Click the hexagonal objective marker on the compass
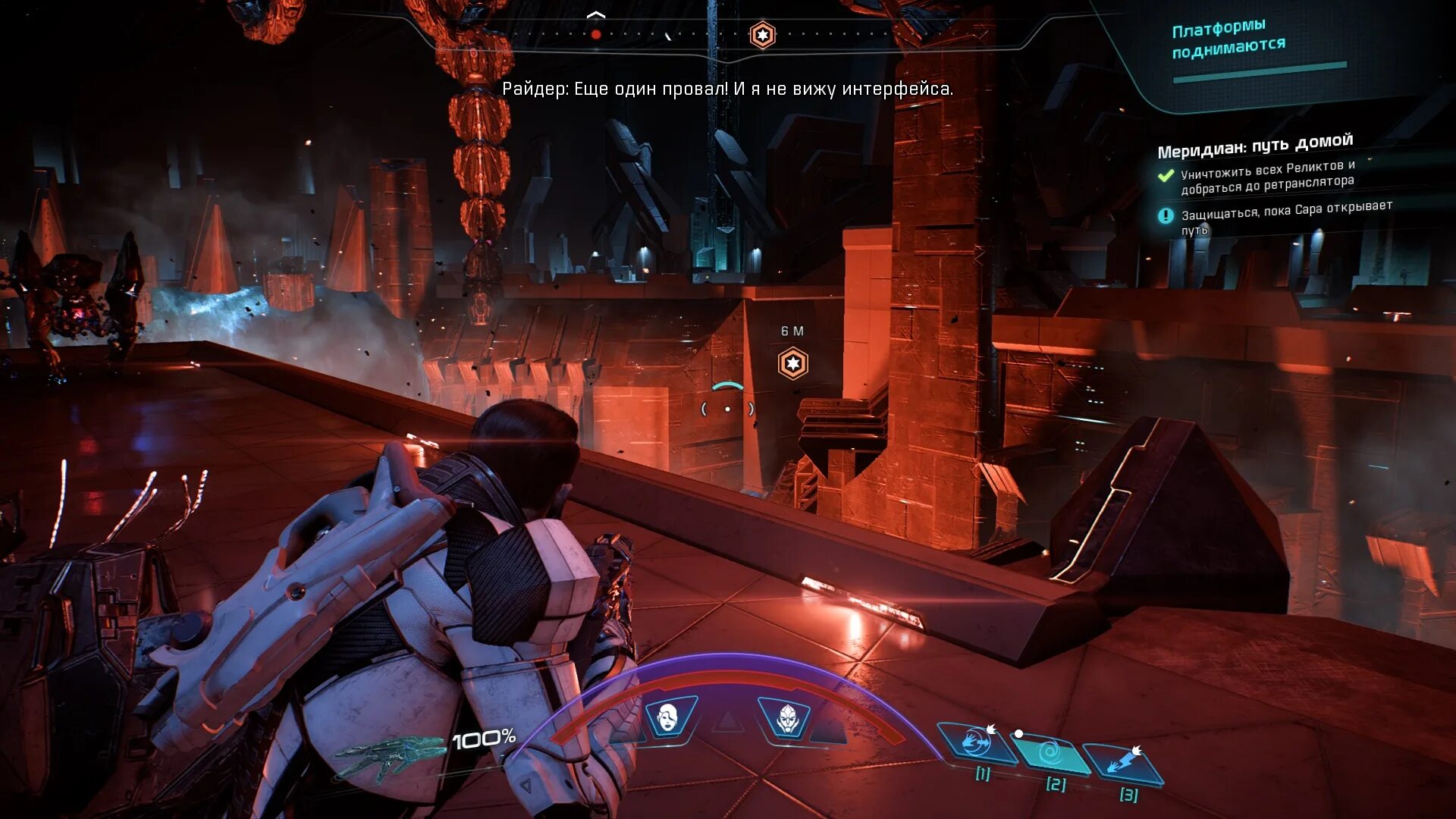The height and width of the screenshot is (819, 1456). coord(762,35)
